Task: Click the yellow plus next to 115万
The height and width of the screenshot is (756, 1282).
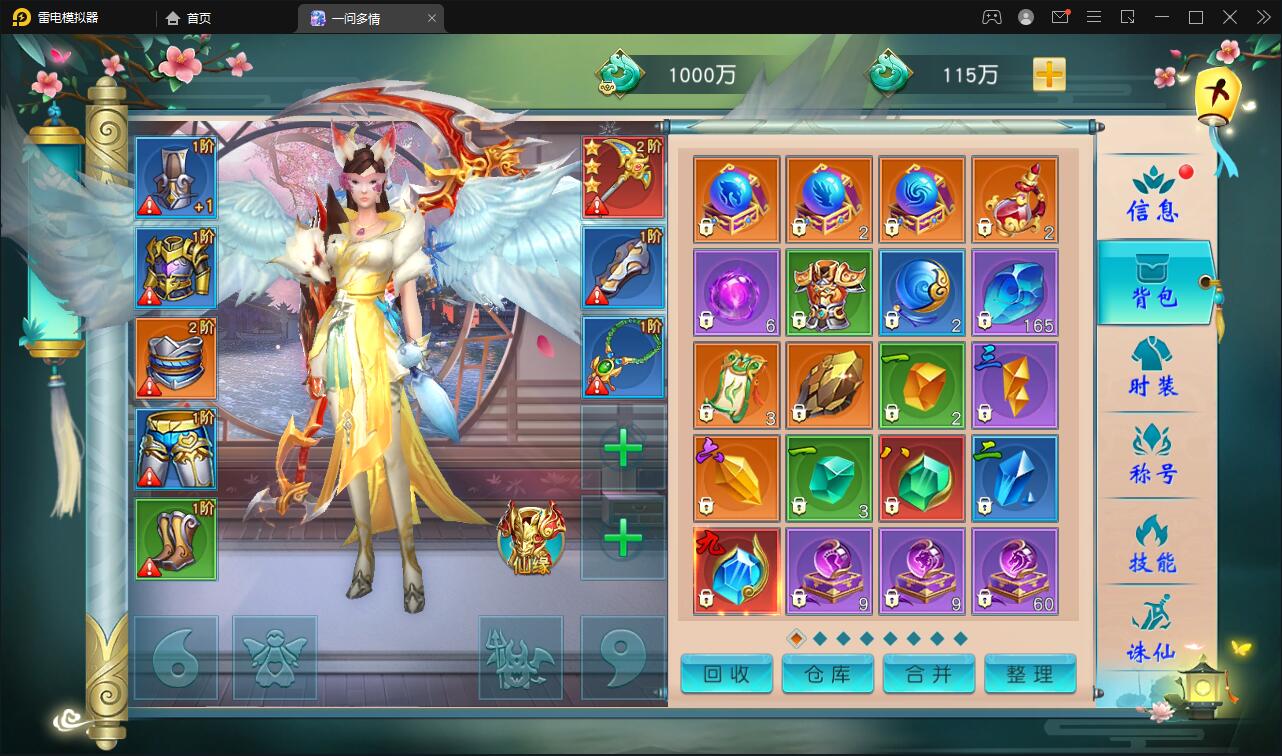Action: (x=1048, y=74)
